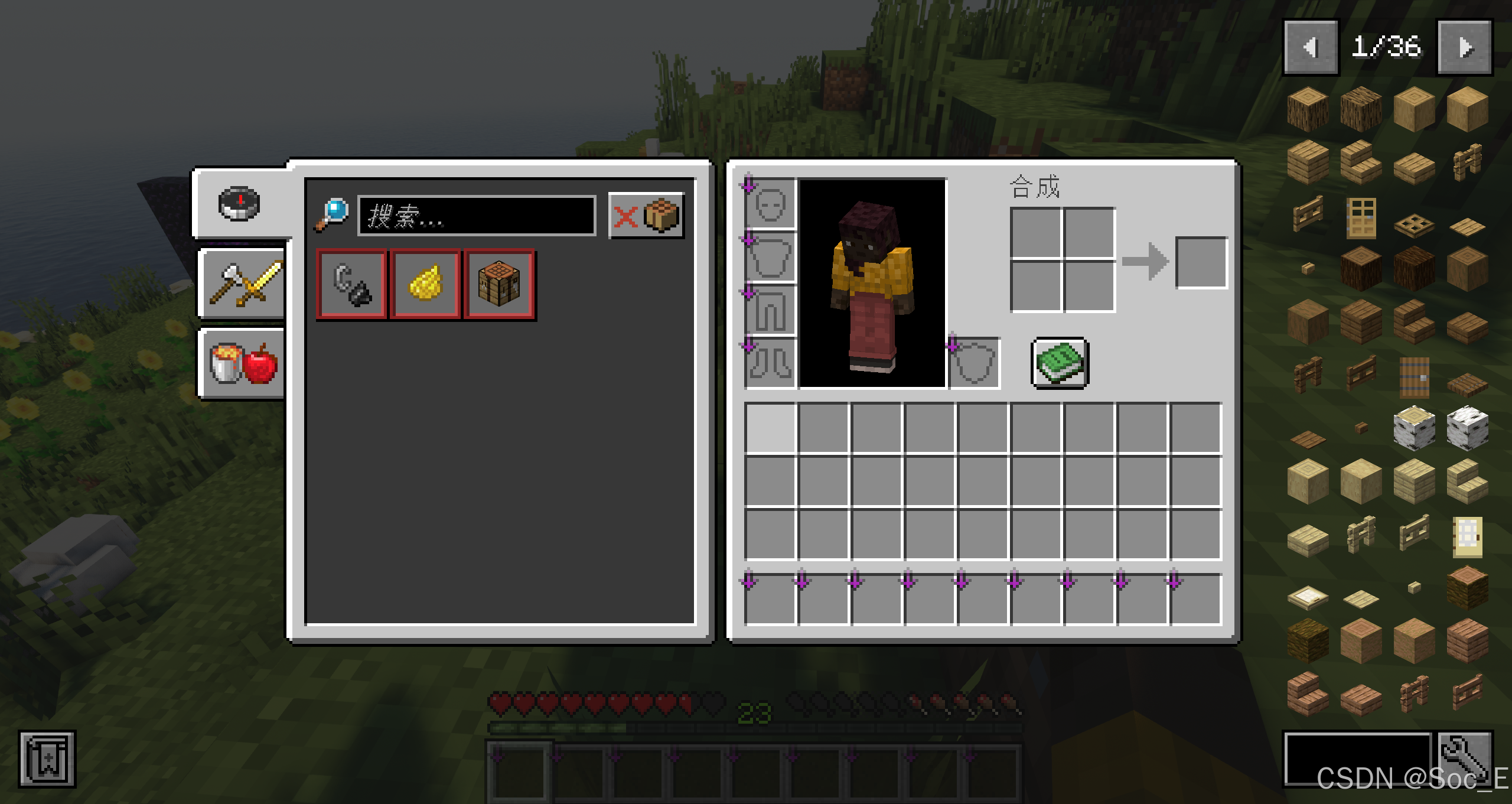Close the recipe book with green book button
The width and height of the screenshot is (1512, 804).
click(x=1060, y=363)
